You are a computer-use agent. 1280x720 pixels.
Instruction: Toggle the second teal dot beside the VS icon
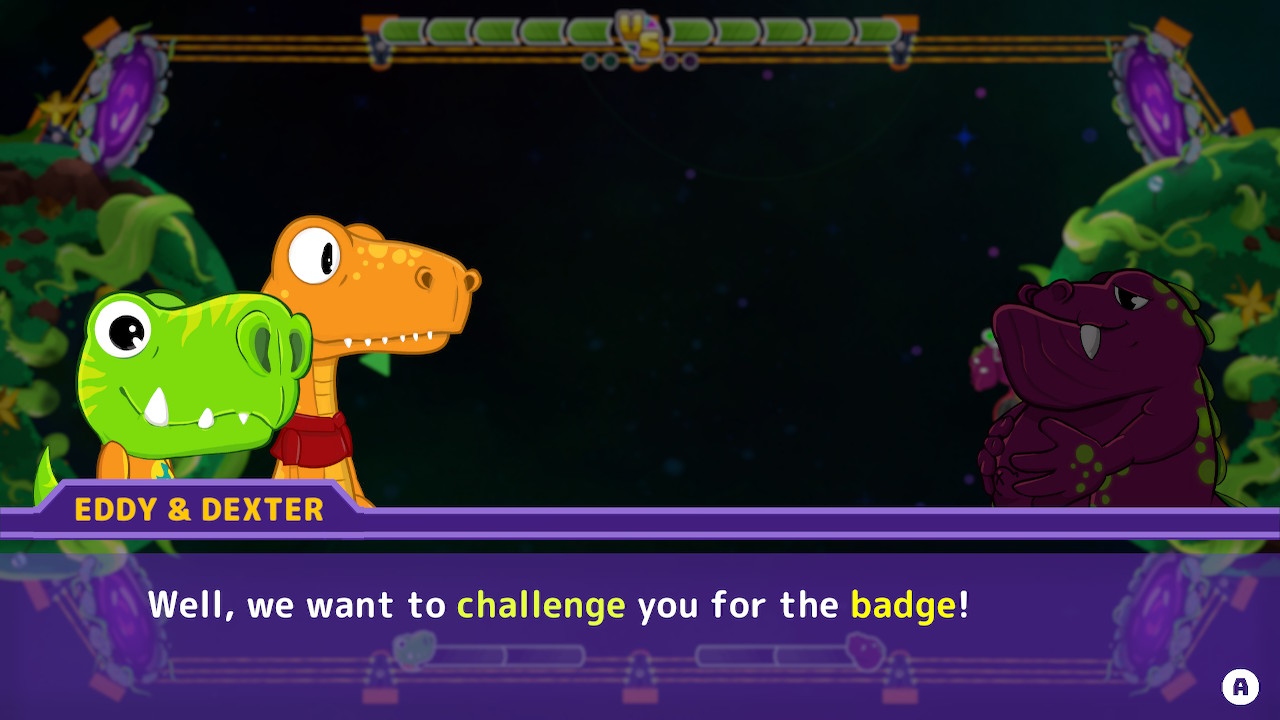click(x=610, y=61)
